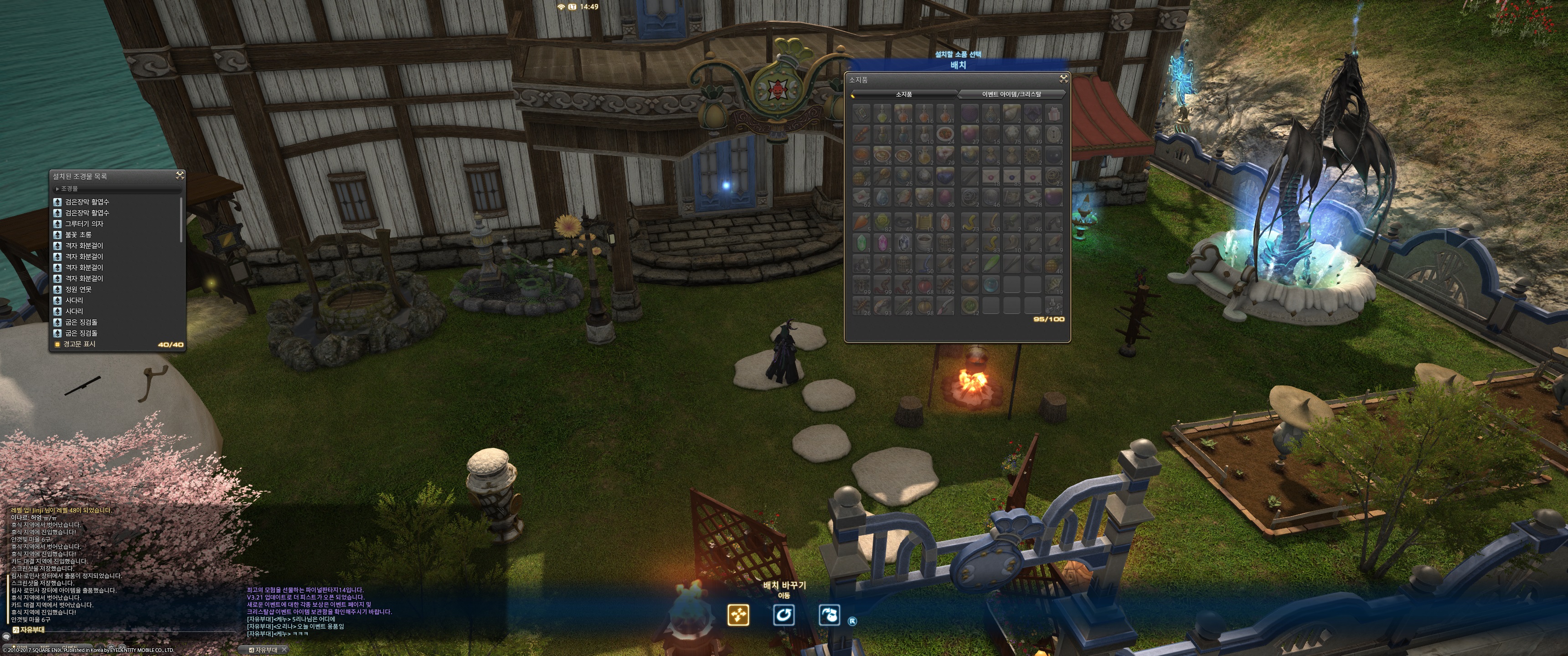This screenshot has height=656, width=1568.
Task: Select the green crystal inventory slot
Action: point(861,242)
